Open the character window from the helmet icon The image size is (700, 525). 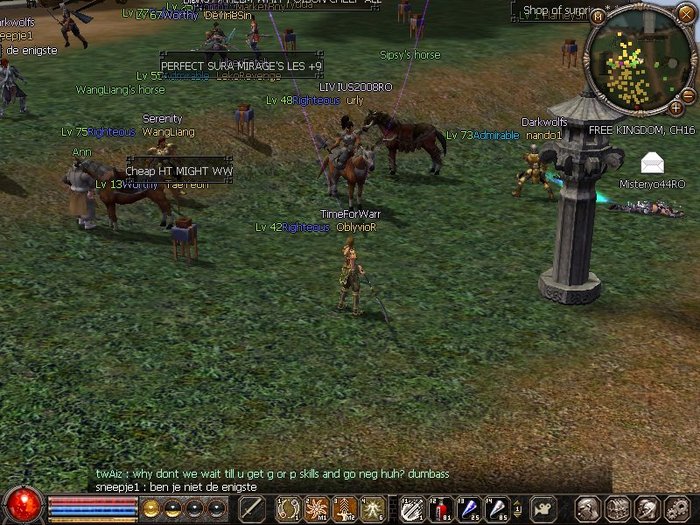pyautogui.click(x=589, y=508)
